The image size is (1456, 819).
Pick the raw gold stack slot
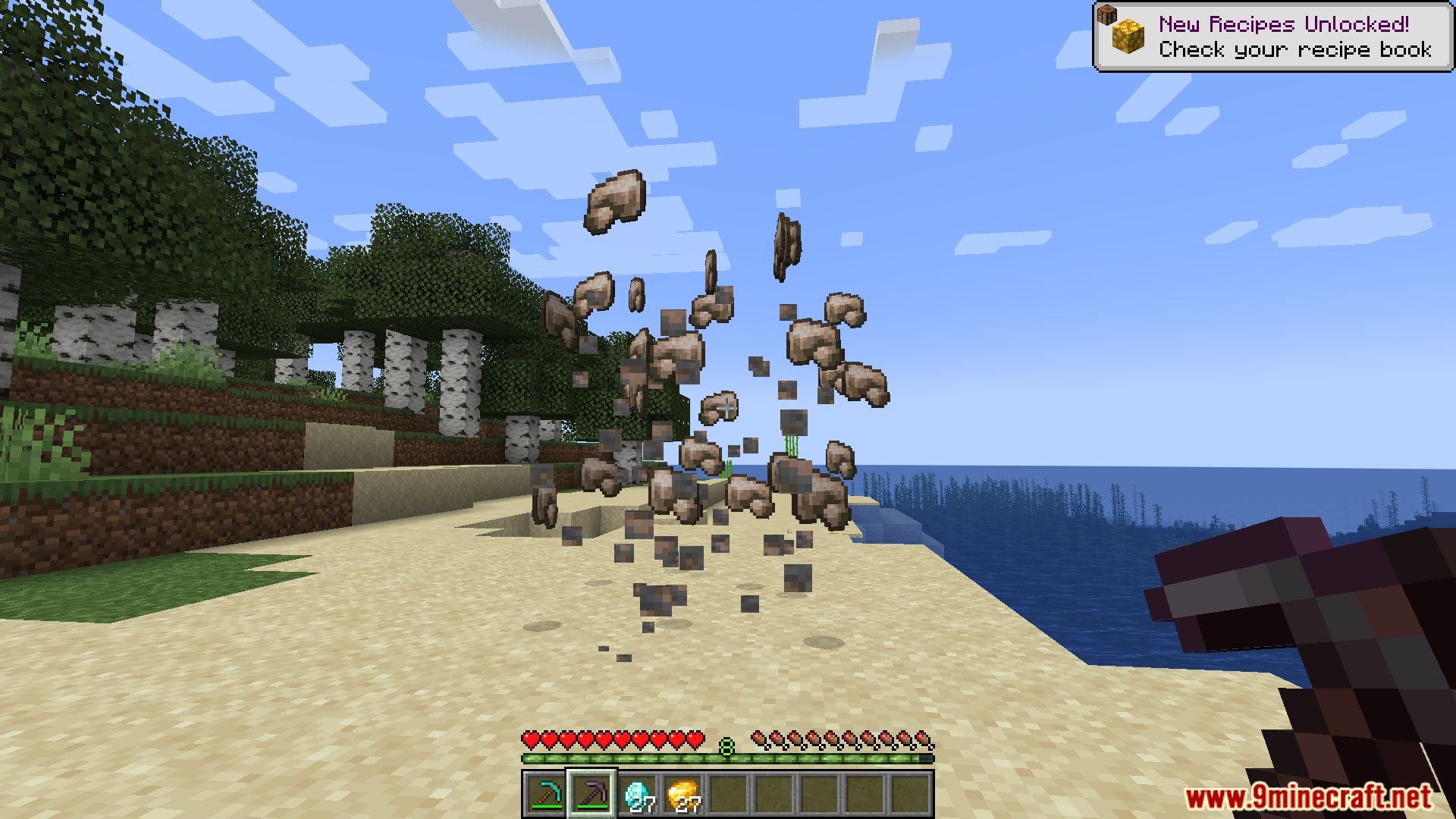point(683,794)
